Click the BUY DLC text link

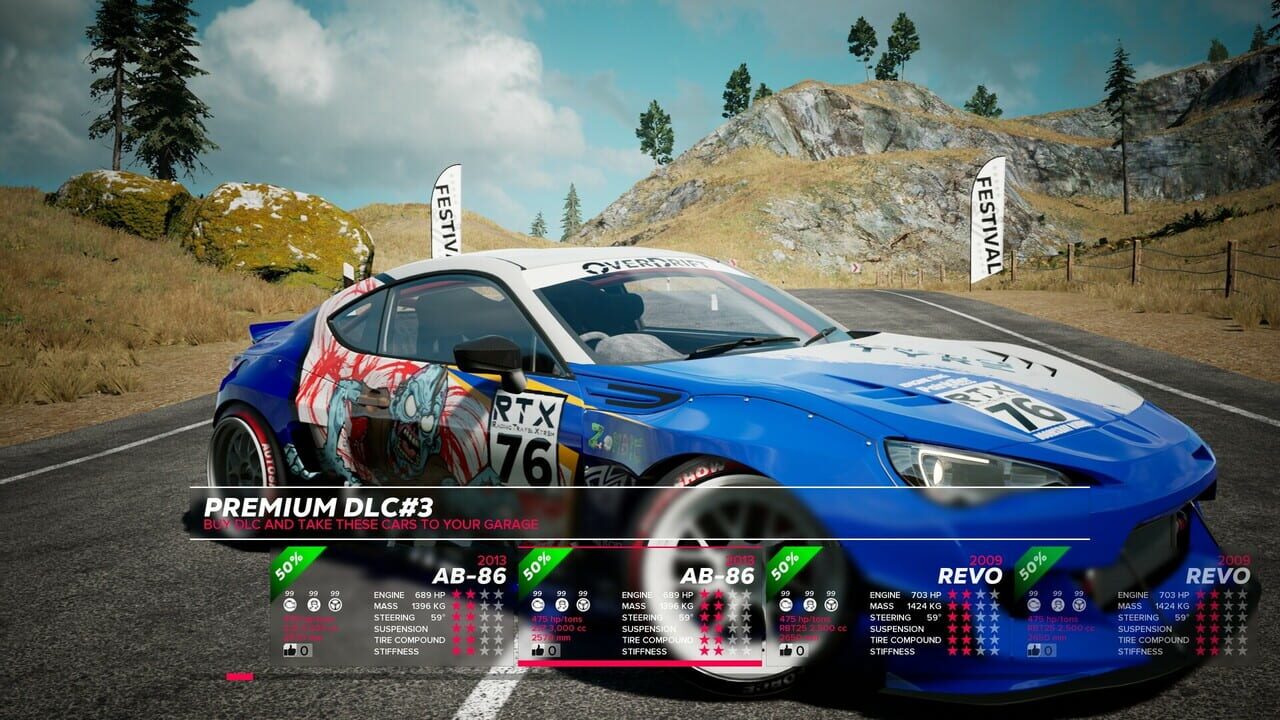[x=232, y=523]
